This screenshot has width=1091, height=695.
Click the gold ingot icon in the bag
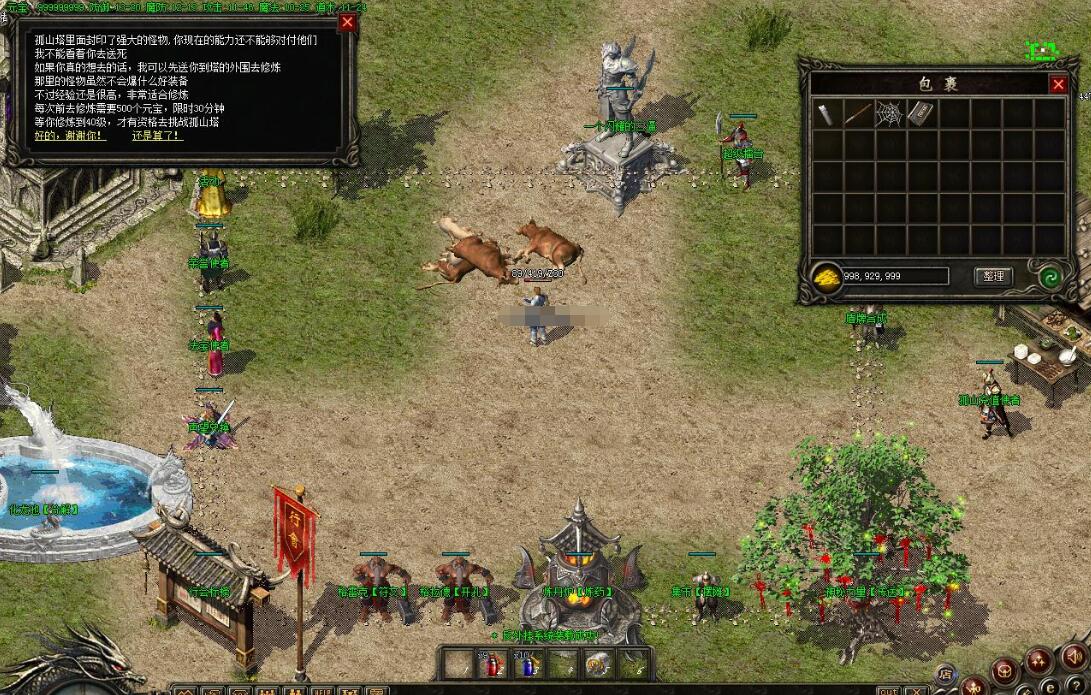pos(826,277)
